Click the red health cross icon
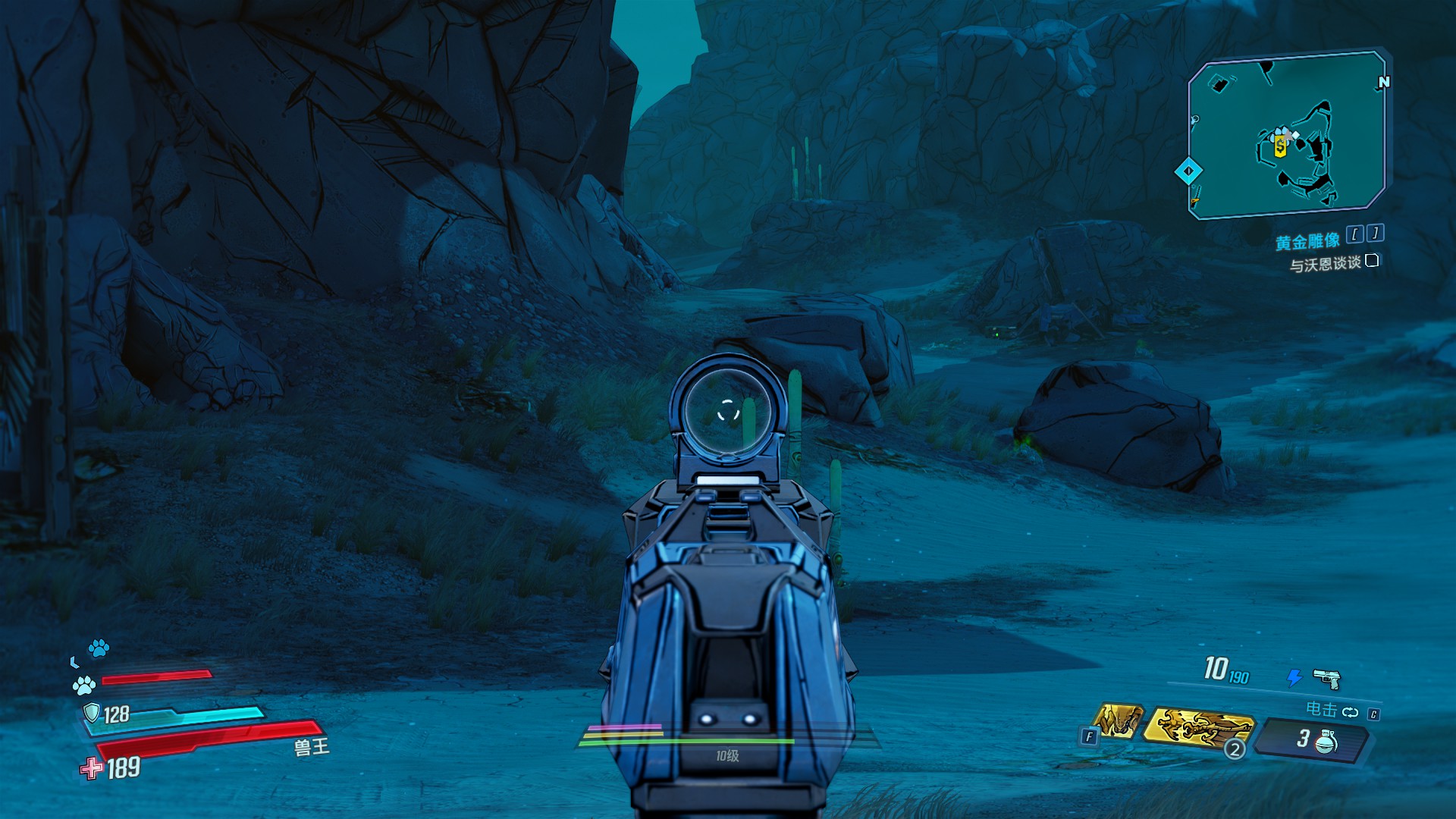 [92, 768]
